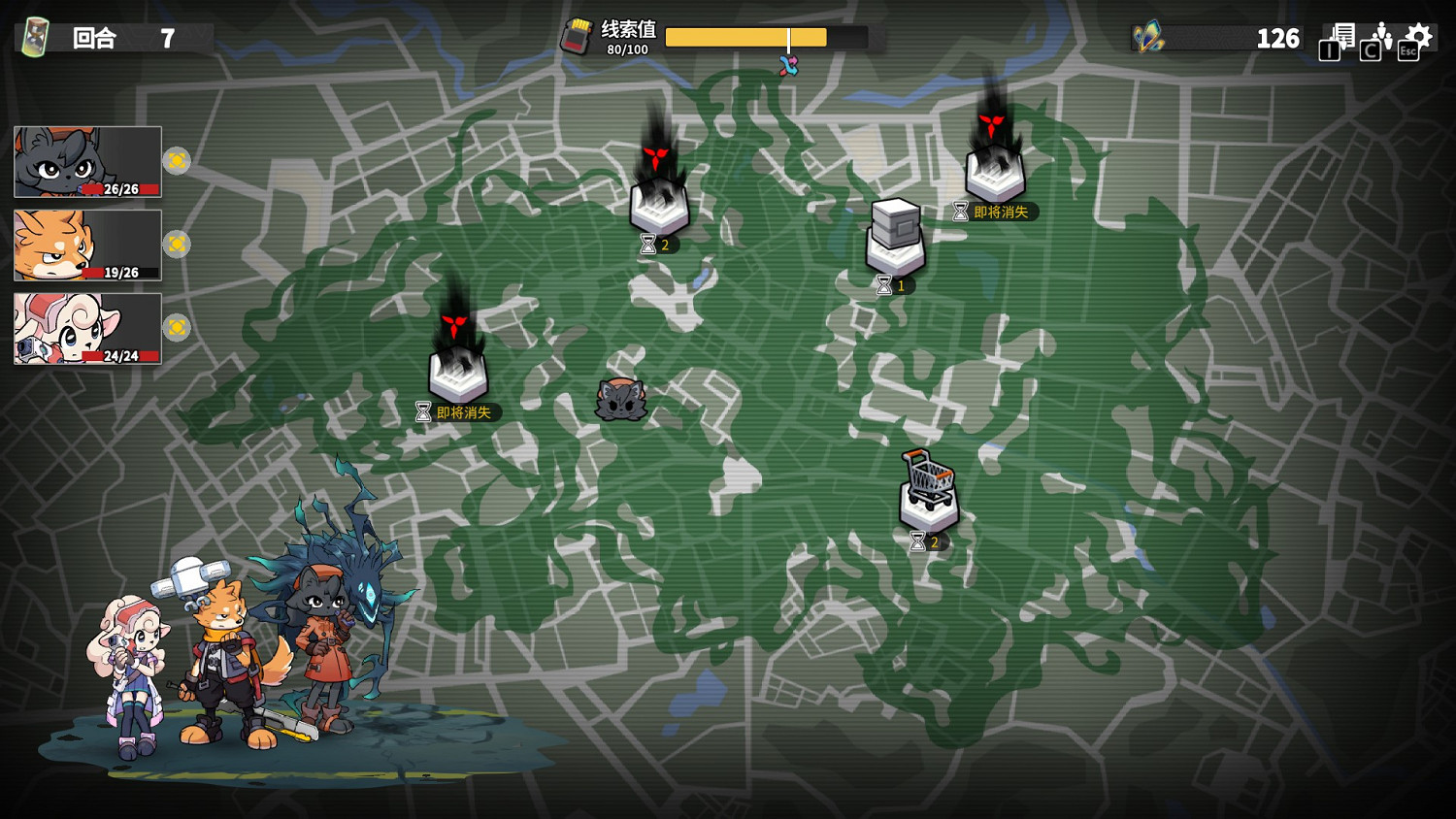Toggle the yellow status icon beside the black cat portrait
Viewport: 1456px width, 819px height.
(178, 161)
